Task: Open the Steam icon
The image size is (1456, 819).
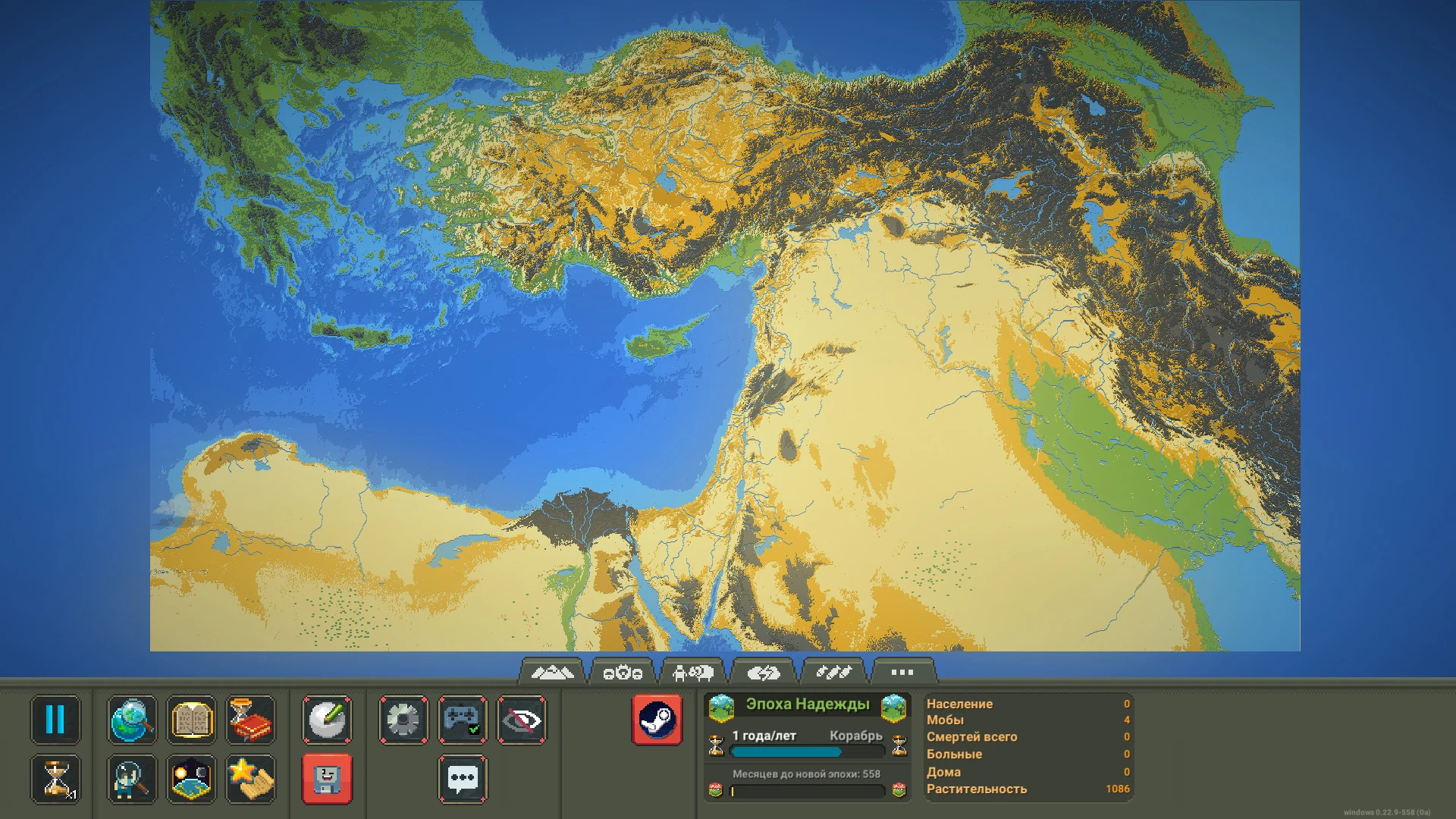Action: click(x=657, y=720)
